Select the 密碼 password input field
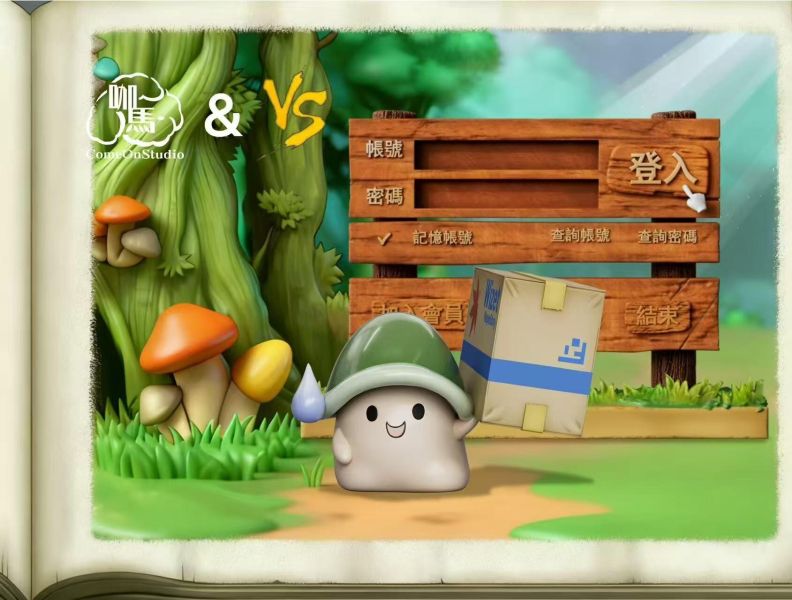The width and height of the screenshot is (792, 600). pyautogui.click(x=506, y=194)
